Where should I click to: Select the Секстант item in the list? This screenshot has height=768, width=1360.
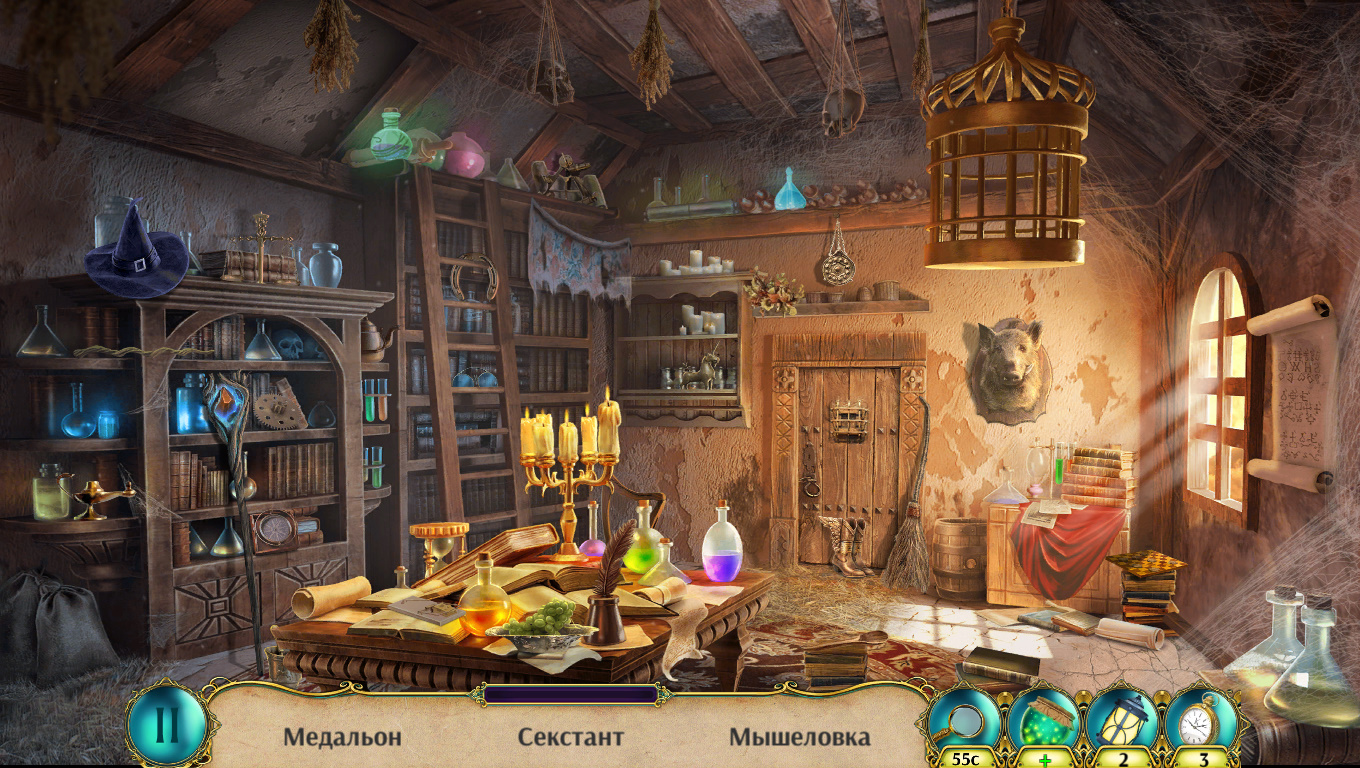point(570,738)
